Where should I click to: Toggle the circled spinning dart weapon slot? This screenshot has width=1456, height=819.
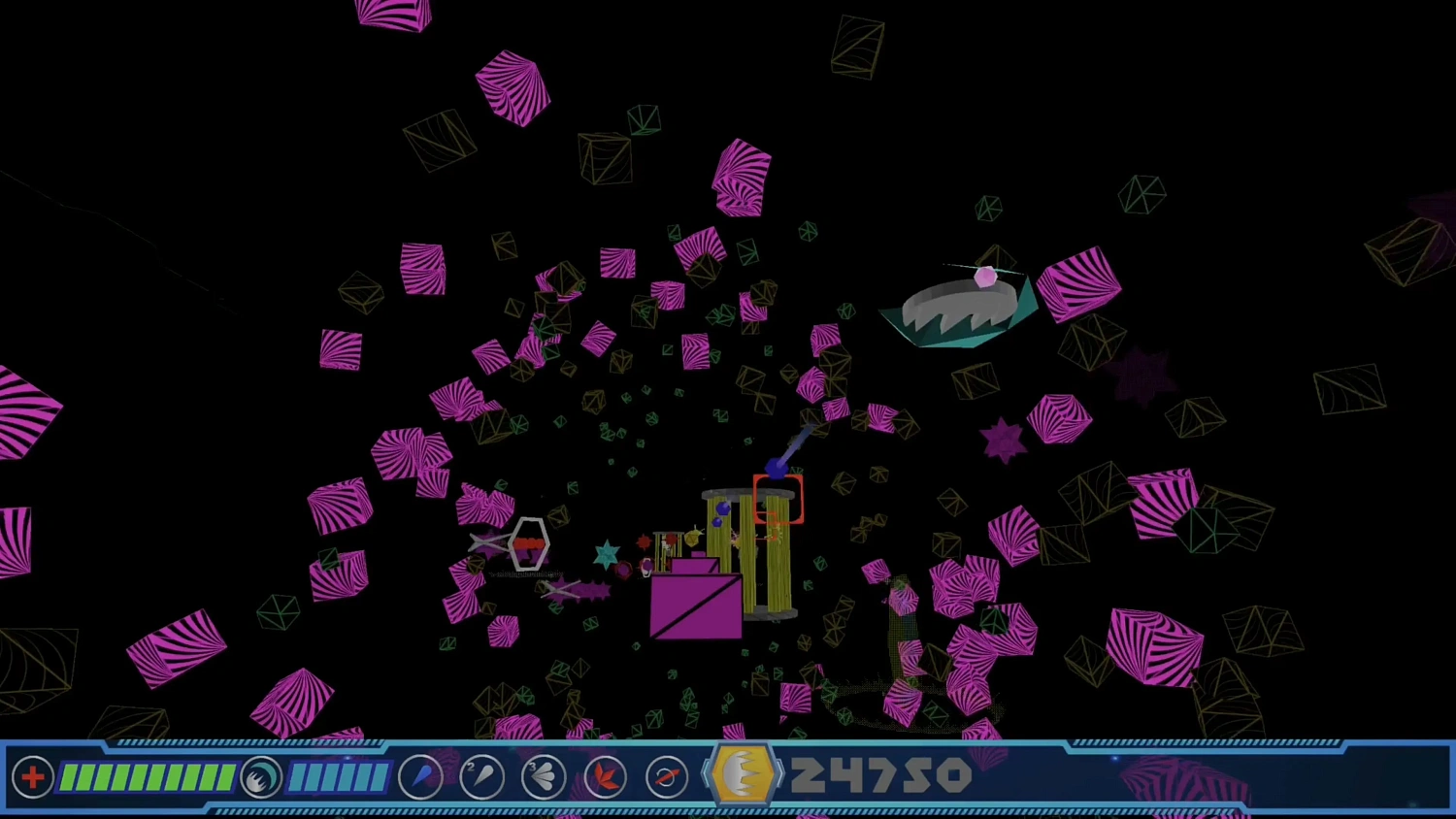667,776
